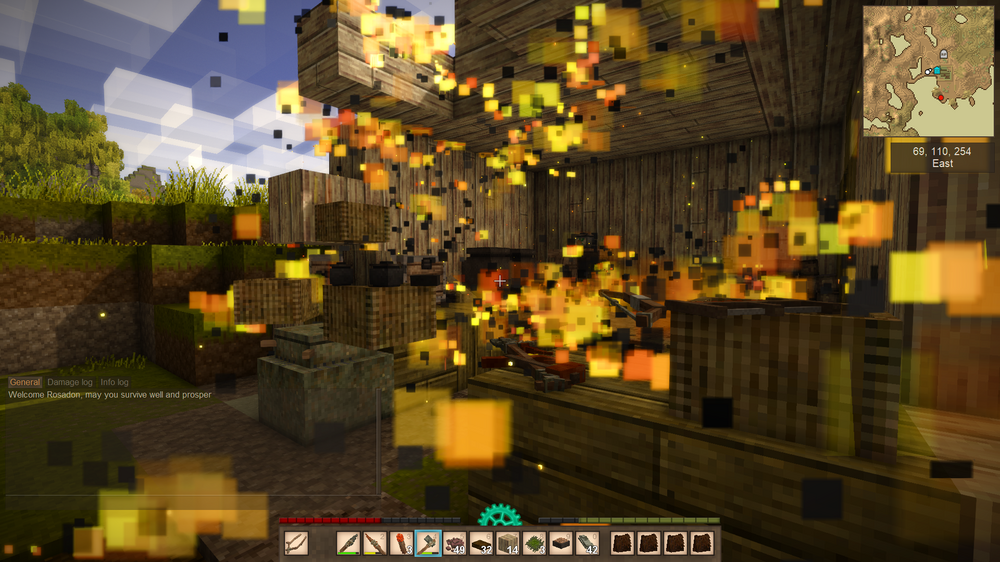This screenshot has height=562, width=1000.
Task: Select the highlighted hammer in slot 4
Action: point(428,544)
